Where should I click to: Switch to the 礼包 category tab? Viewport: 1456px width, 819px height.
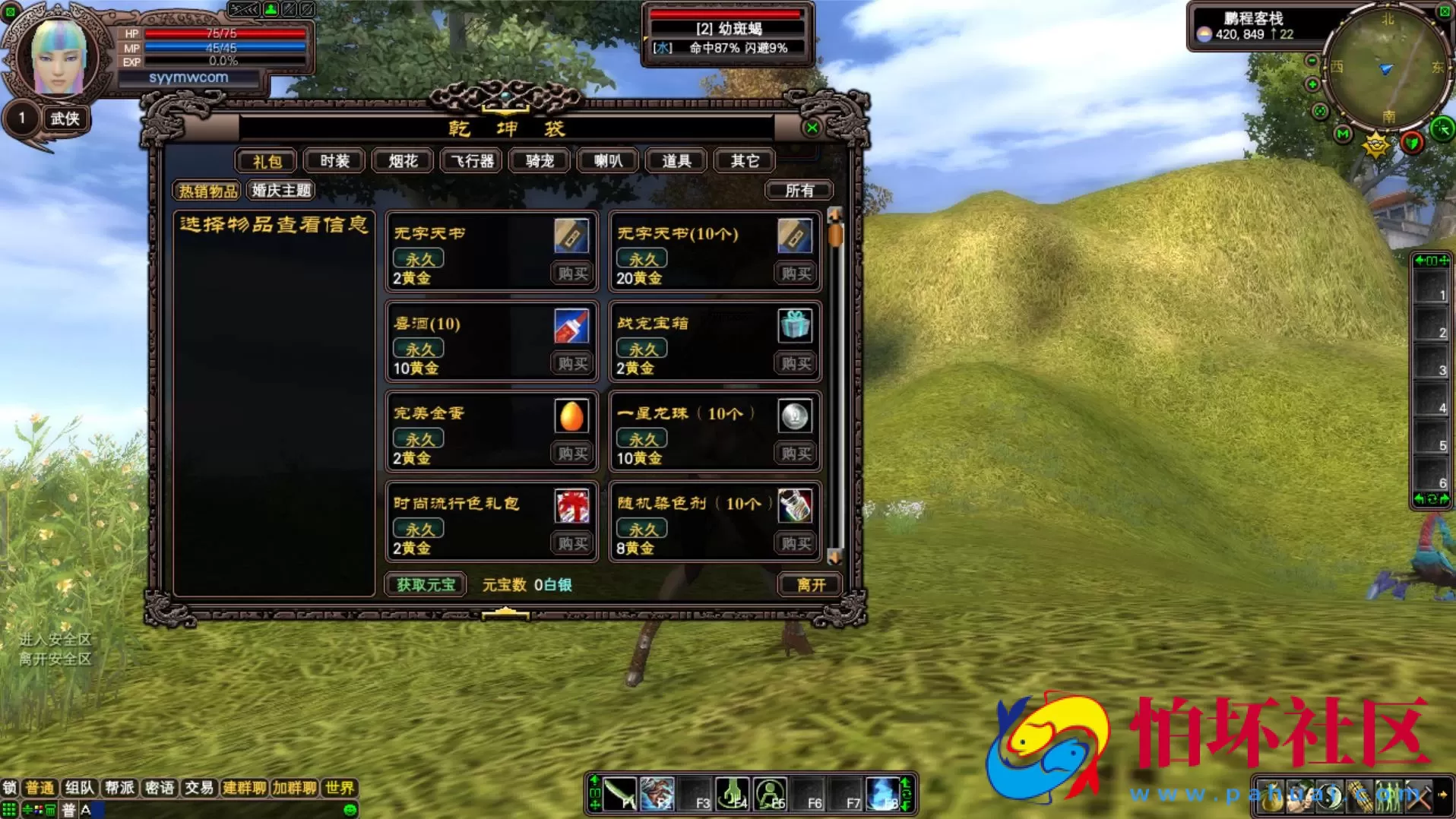pos(267,161)
